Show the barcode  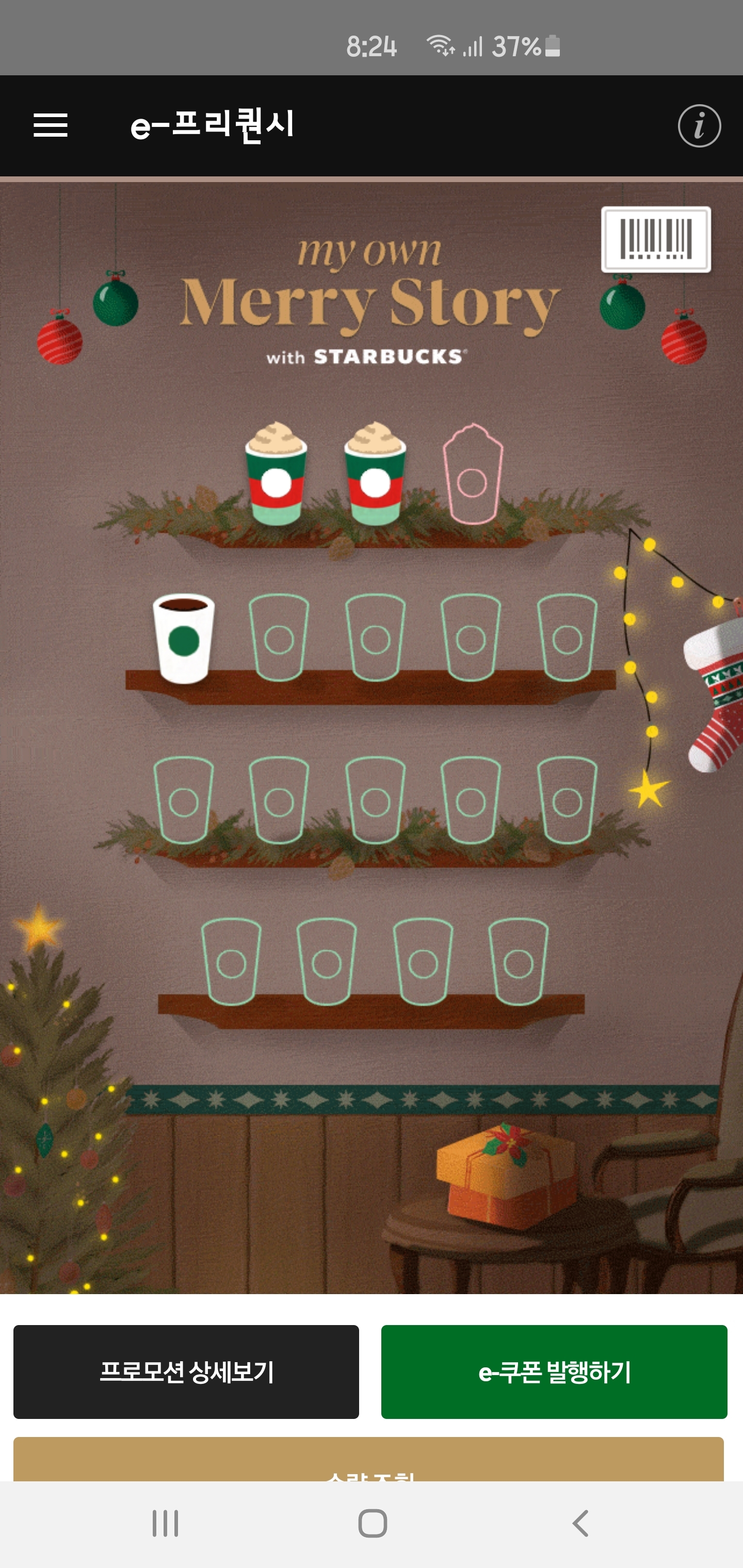pyautogui.click(x=656, y=239)
